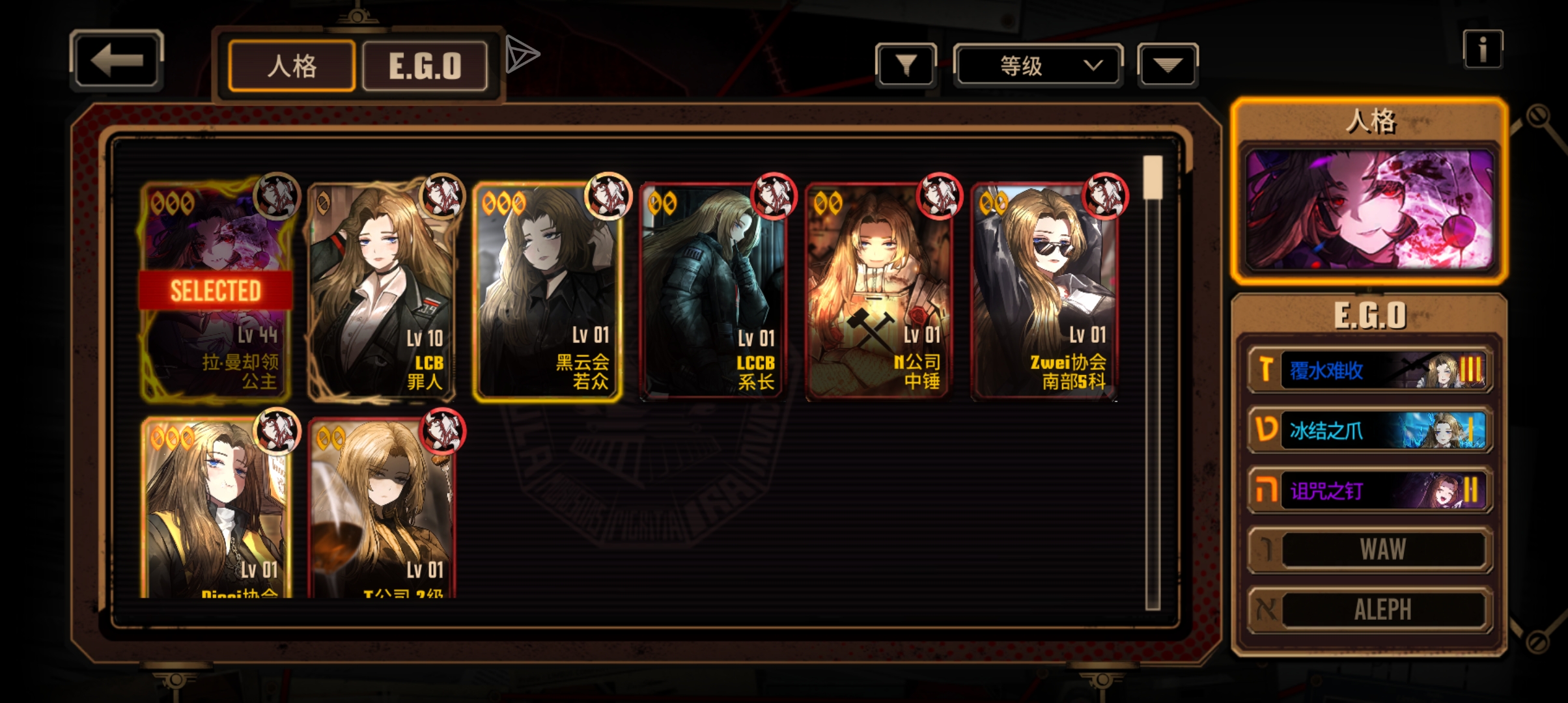
Task: Switch to the E.G.O tab
Action: click(x=425, y=66)
